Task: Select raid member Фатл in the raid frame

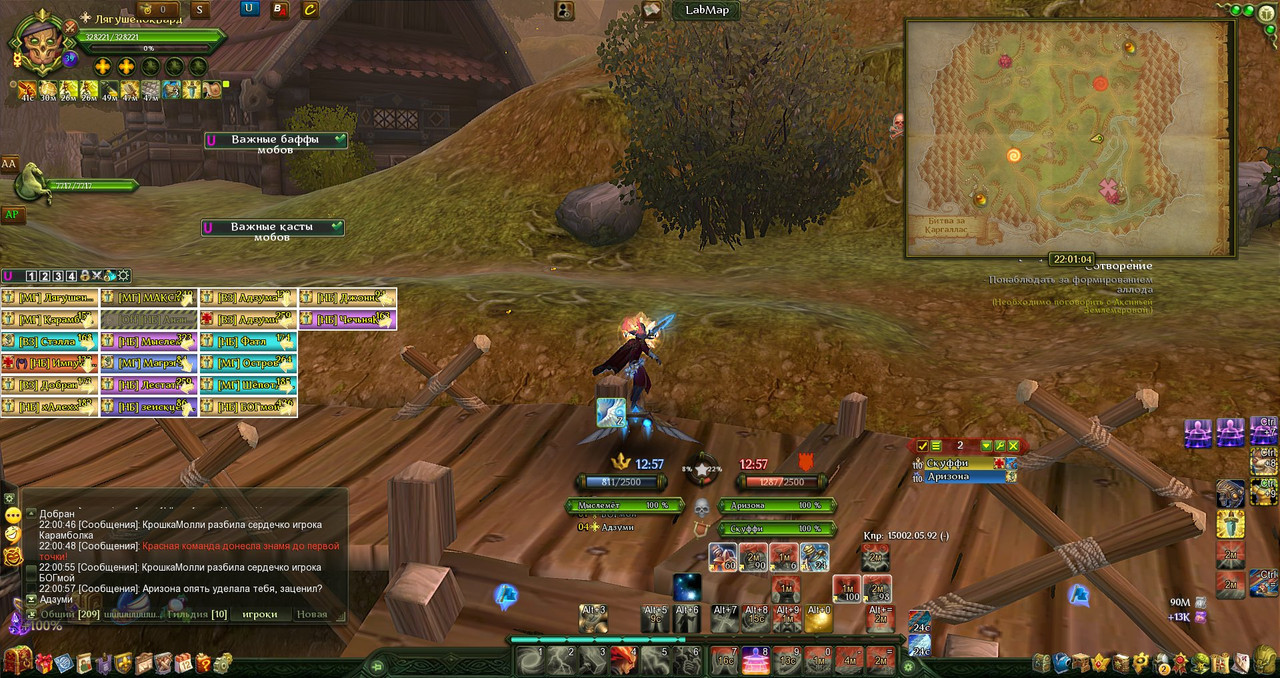Action: tap(248, 341)
